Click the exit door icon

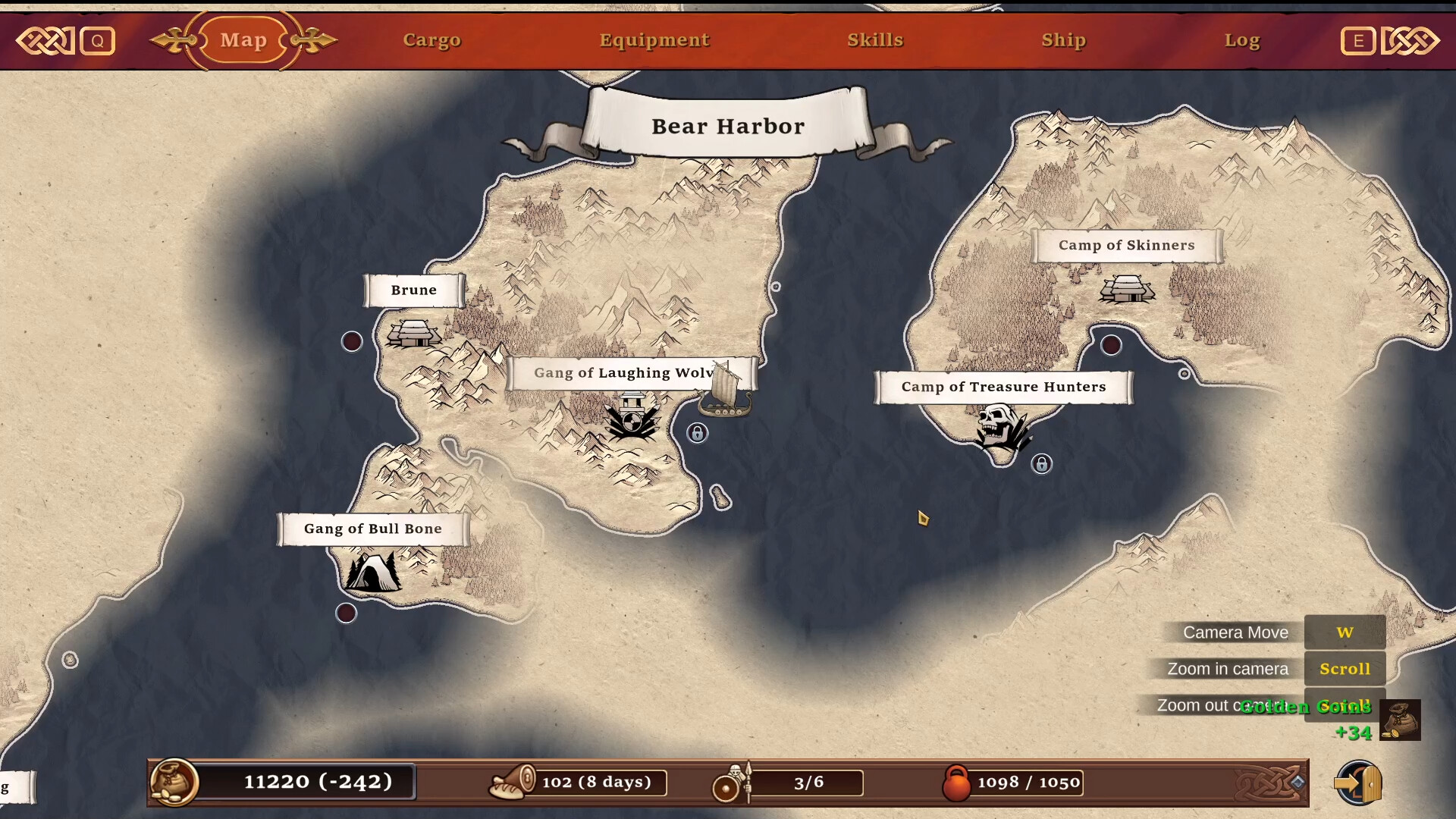[x=1358, y=783]
